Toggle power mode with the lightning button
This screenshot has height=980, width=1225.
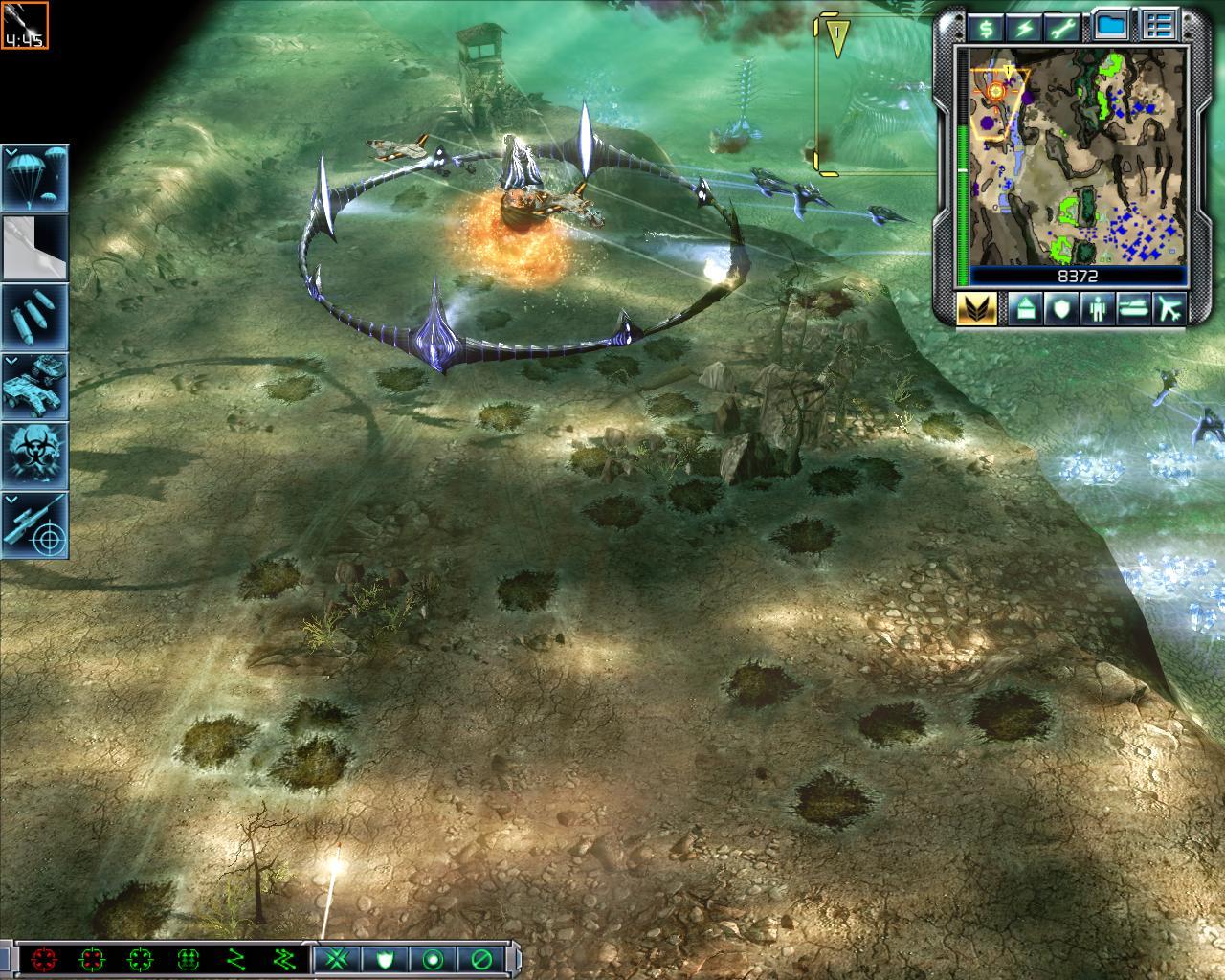coord(1025,26)
